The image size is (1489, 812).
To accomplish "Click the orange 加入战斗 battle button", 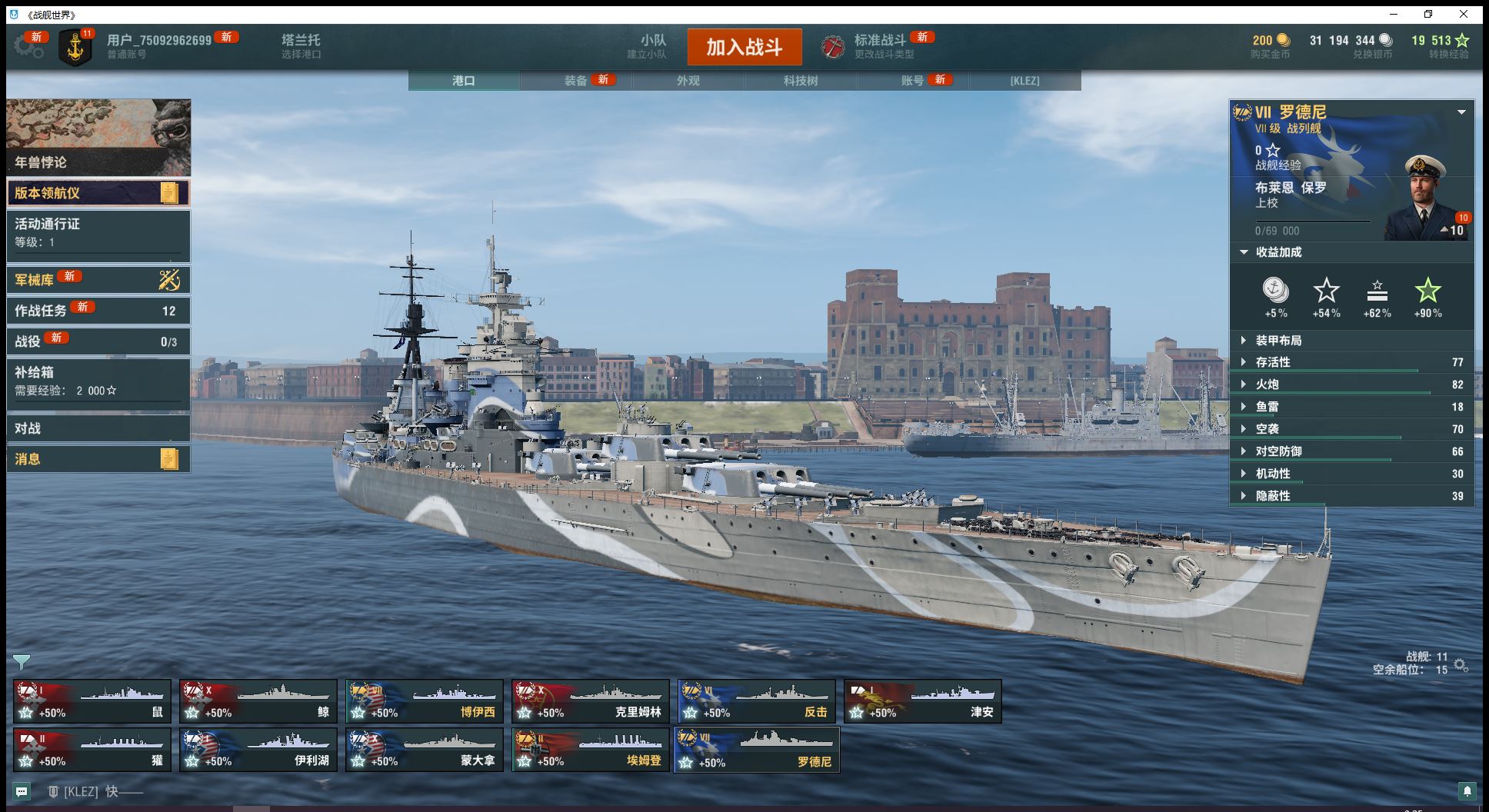I will click(744, 47).
